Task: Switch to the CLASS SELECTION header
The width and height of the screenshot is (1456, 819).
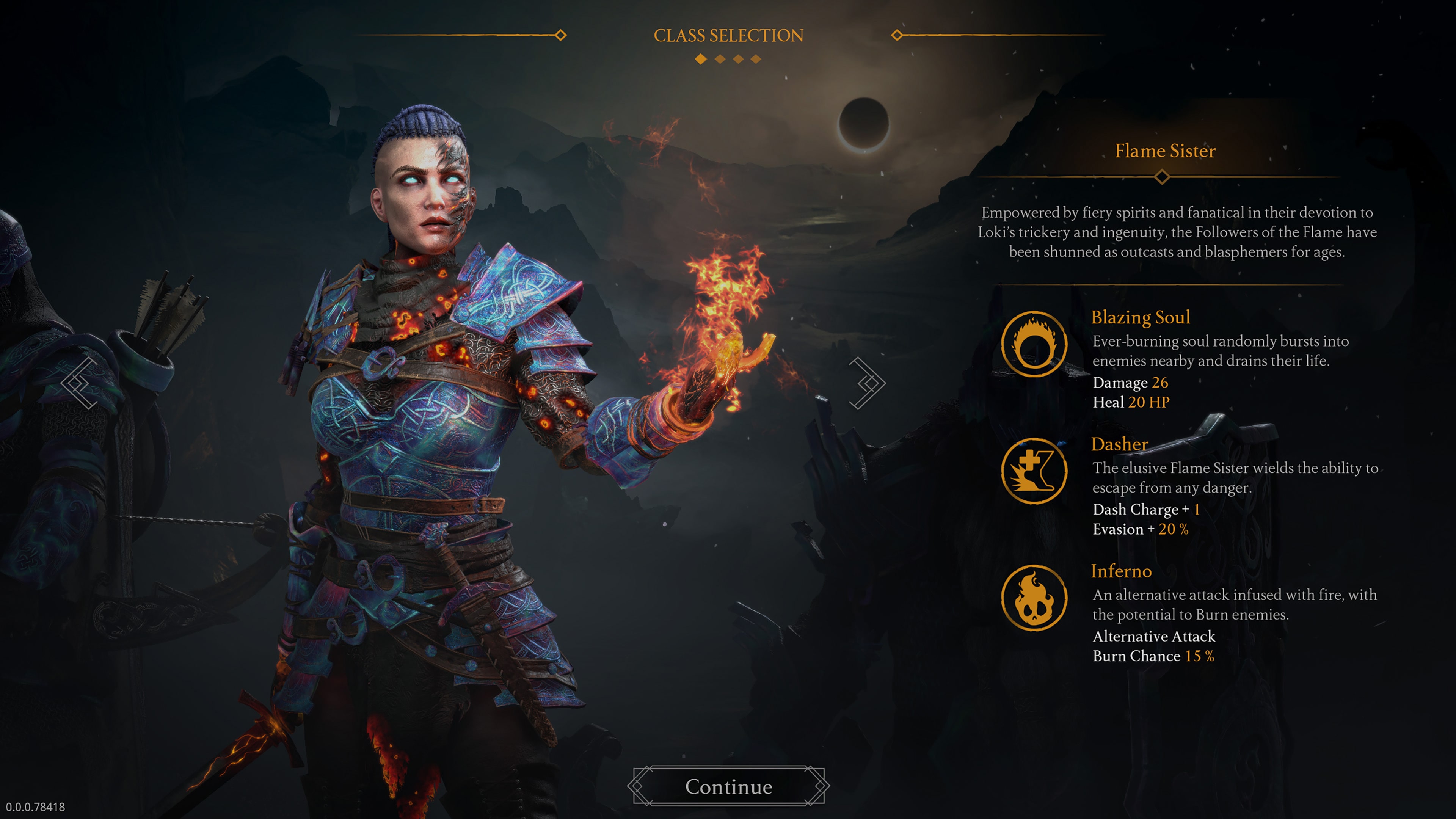Action: click(728, 35)
